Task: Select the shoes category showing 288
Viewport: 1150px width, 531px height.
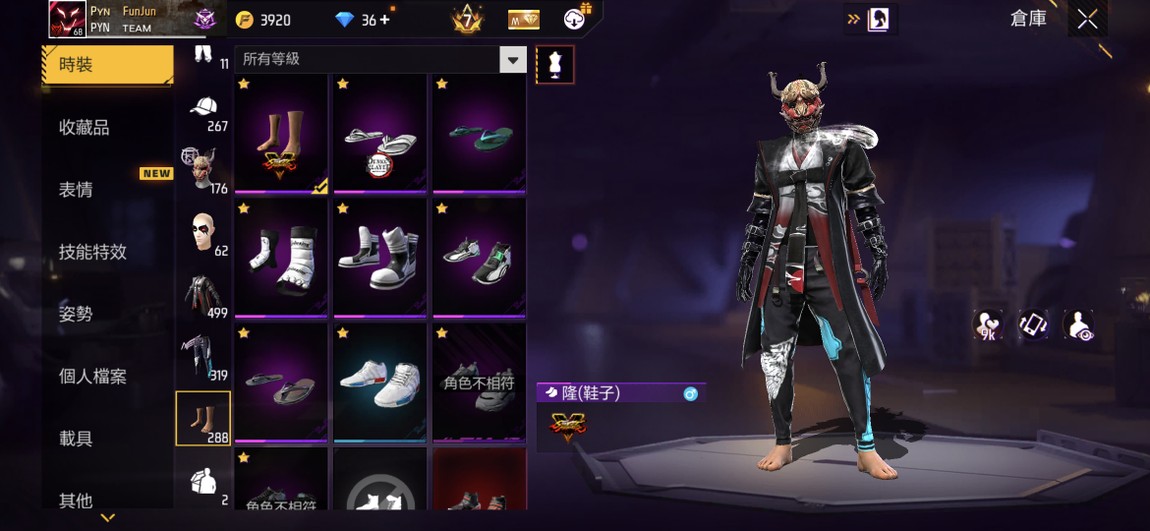Action: (204, 418)
